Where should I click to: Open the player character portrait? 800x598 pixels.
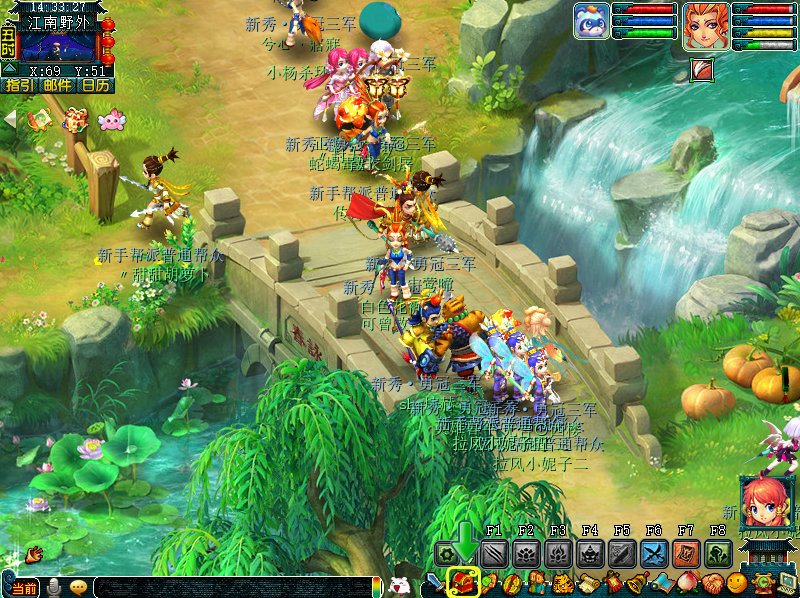pos(705,25)
